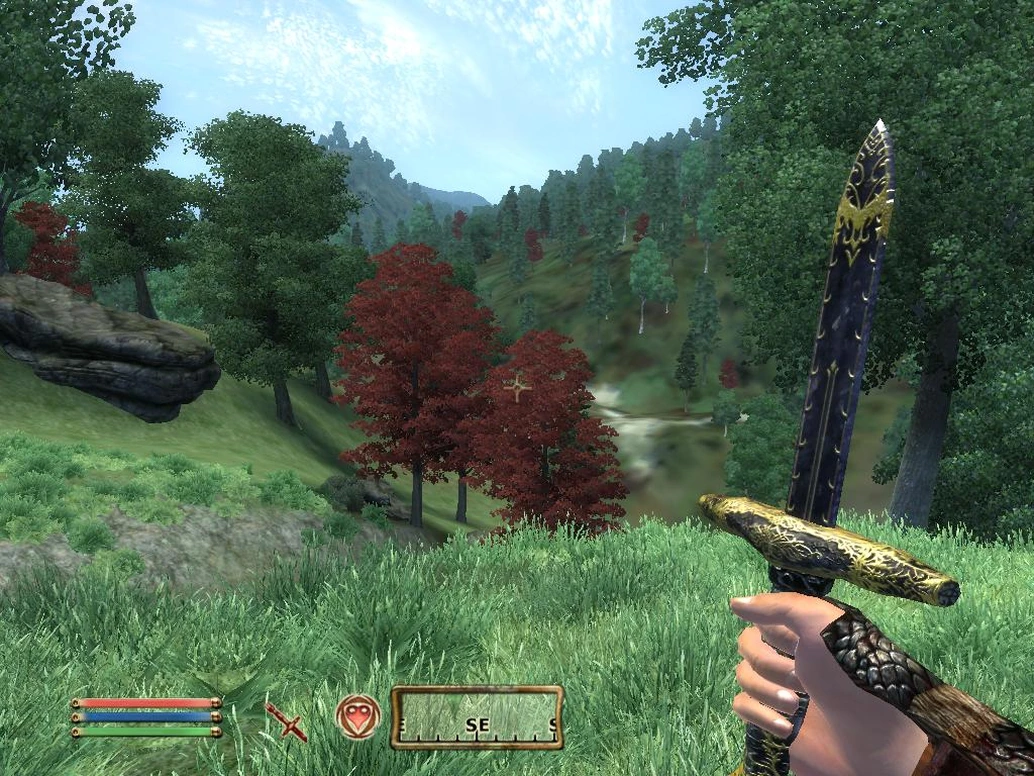
Task: Click the compass showing SE heading
Action: coord(477,717)
